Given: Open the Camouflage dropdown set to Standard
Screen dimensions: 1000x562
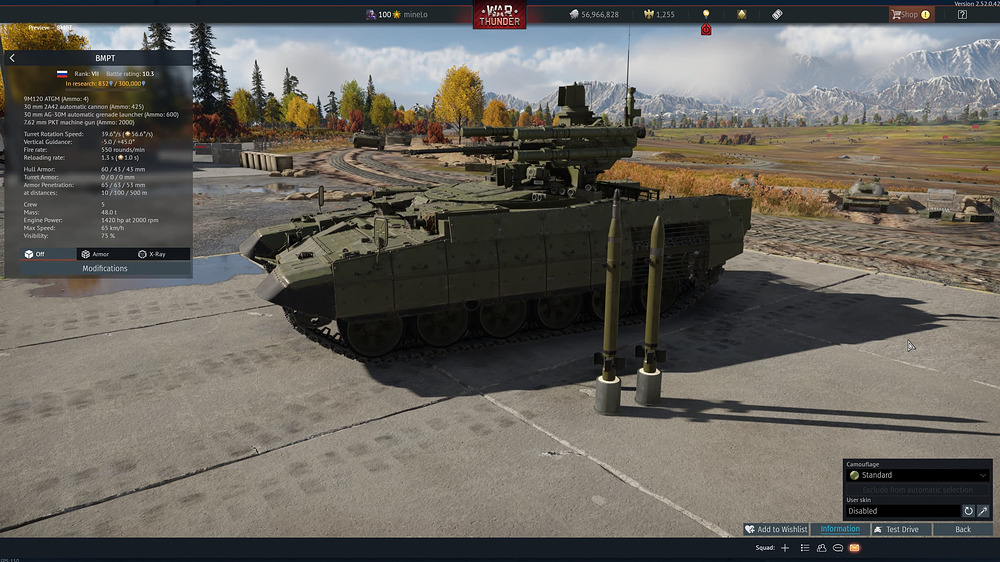Looking at the screenshot, I should click(918, 475).
